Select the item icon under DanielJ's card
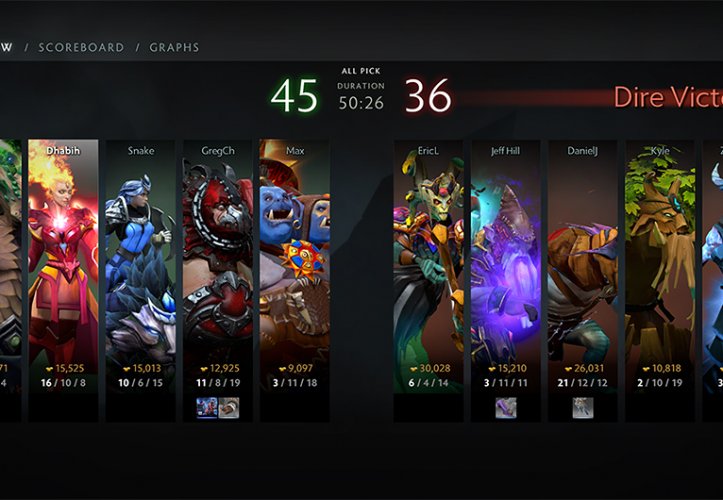This screenshot has height=500, width=723. click(x=583, y=406)
